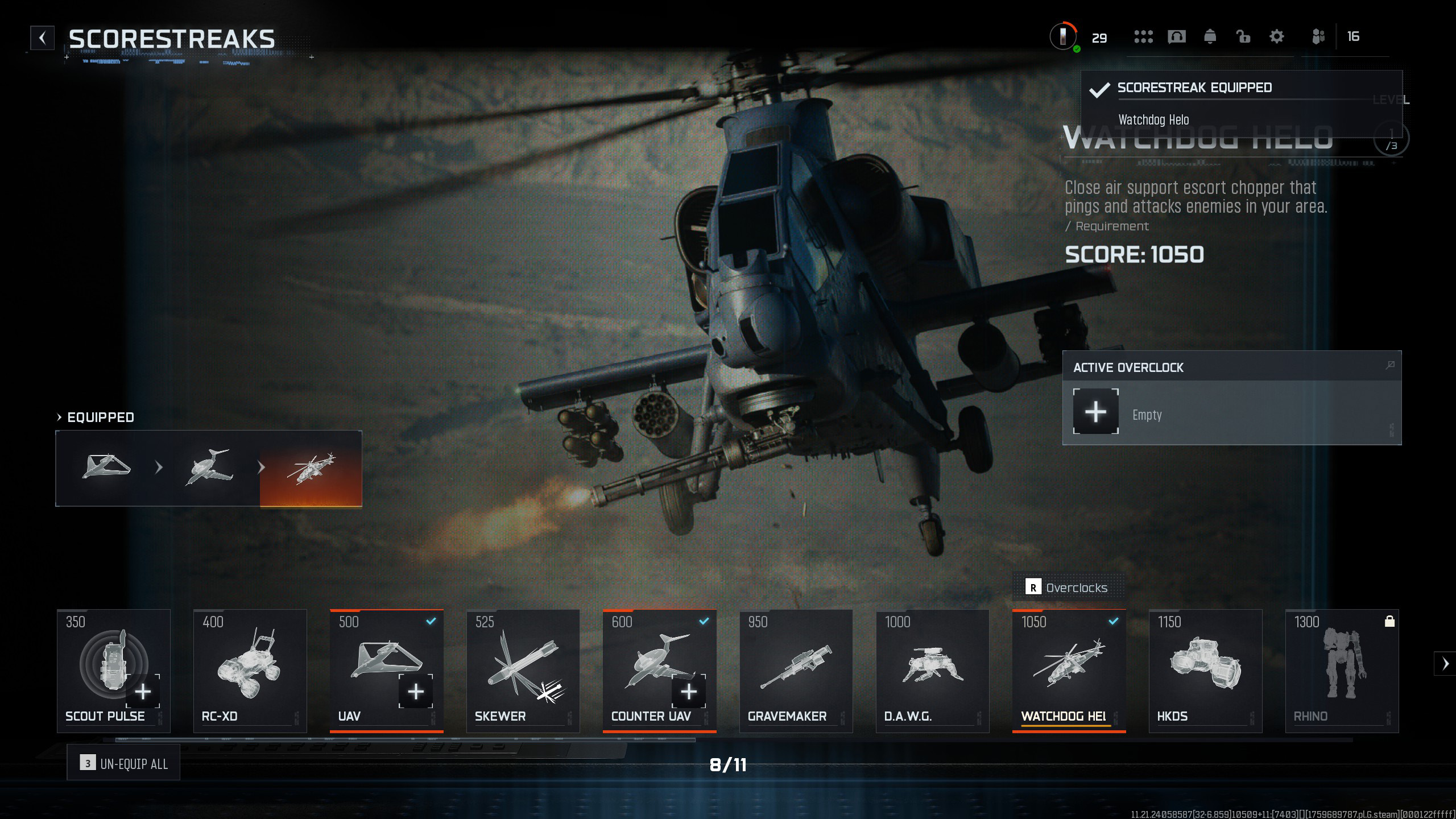This screenshot has height=819, width=1456.
Task: Open the Overclocks panel
Action: click(1068, 588)
